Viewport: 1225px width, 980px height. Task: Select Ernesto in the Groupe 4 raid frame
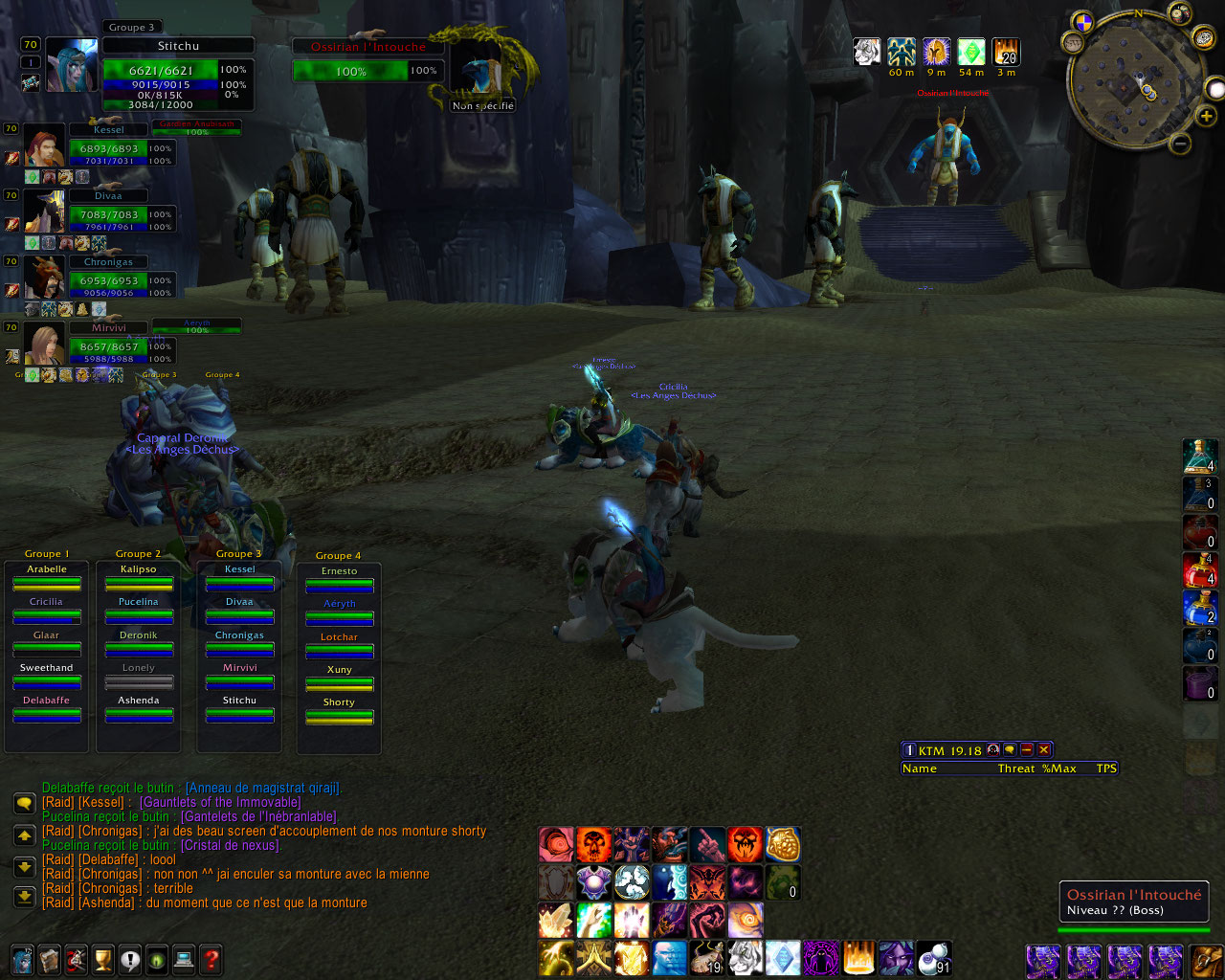[x=339, y=579]
